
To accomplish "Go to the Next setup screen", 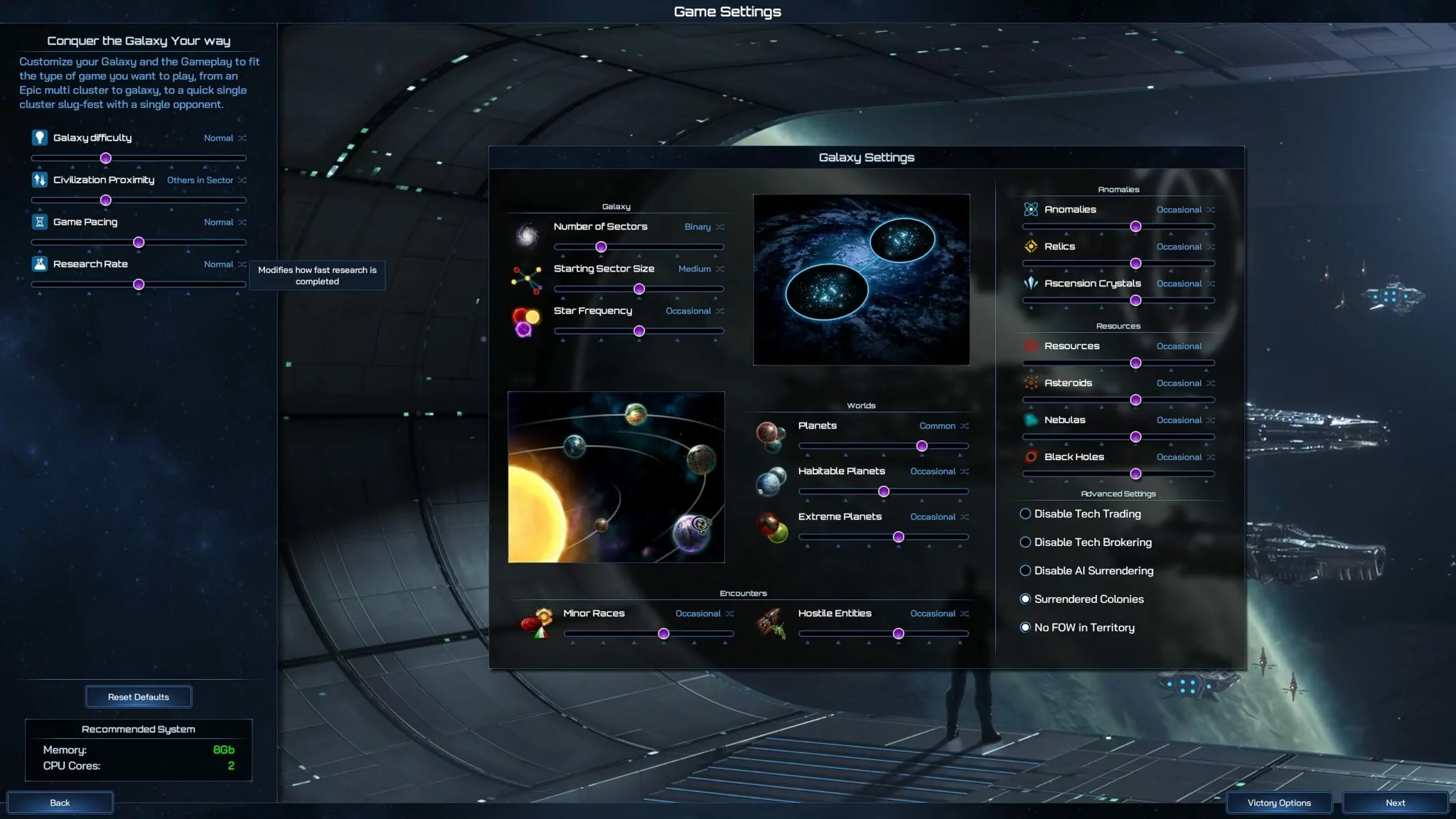I will tap(1395, 803).
